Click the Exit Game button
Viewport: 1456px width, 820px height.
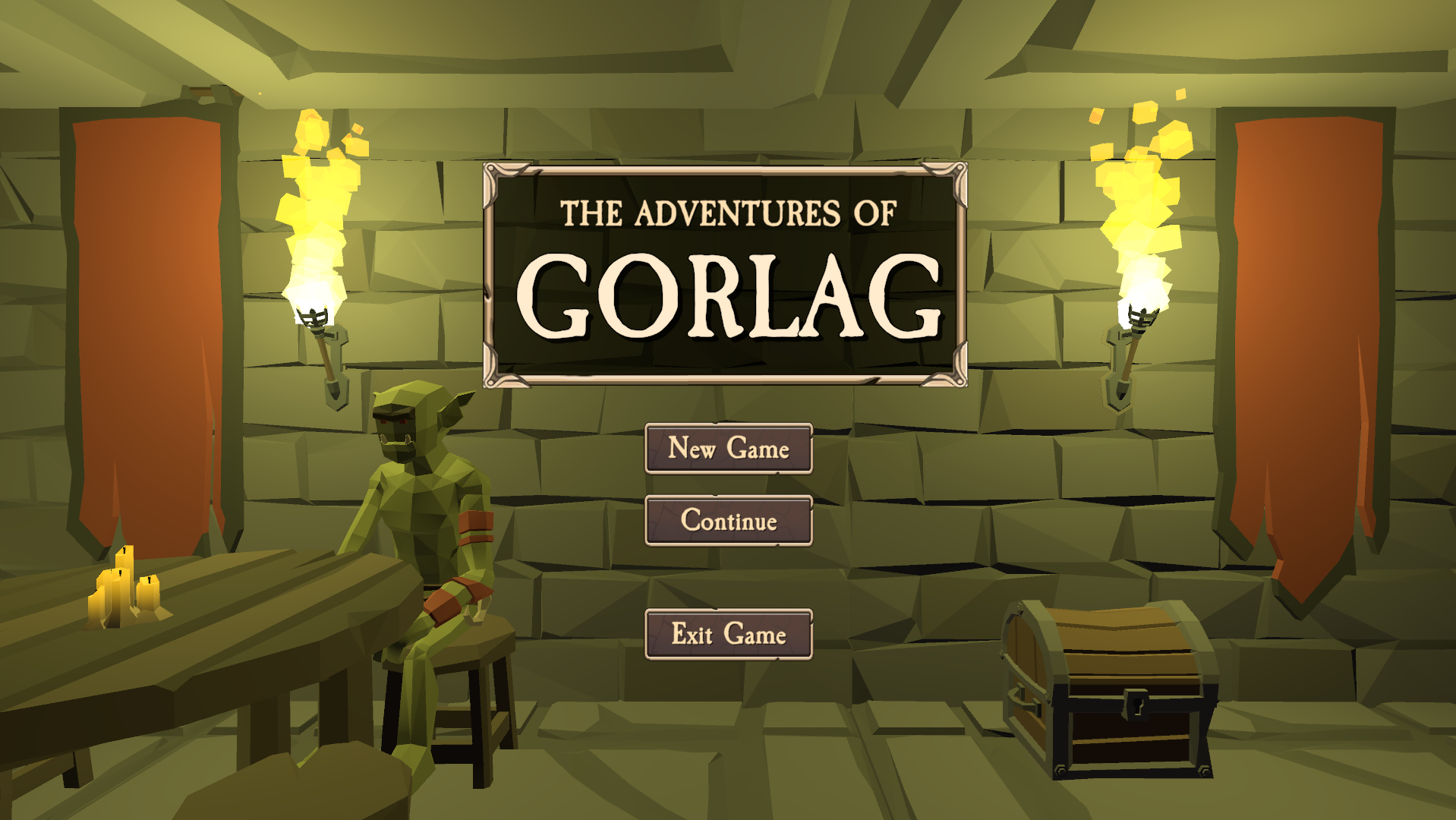[x=728, y=635]
